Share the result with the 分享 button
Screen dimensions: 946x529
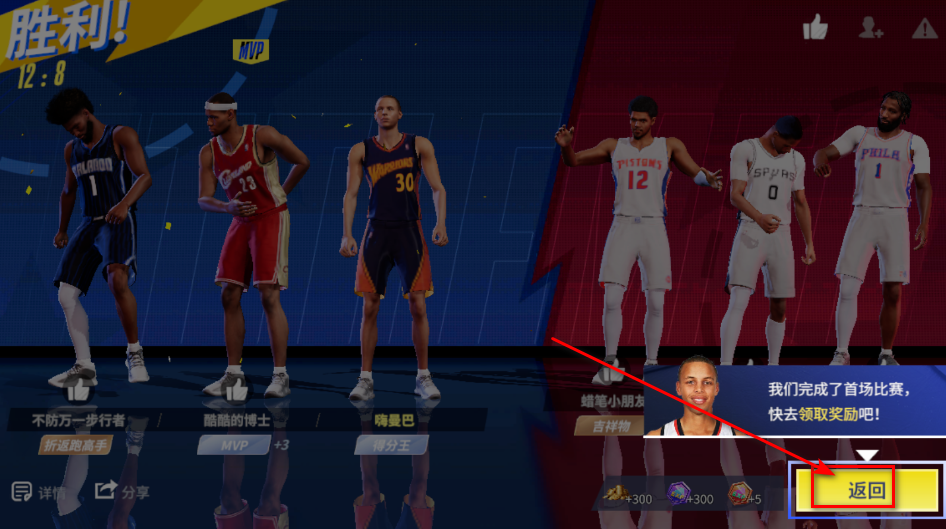coord(122,491)
